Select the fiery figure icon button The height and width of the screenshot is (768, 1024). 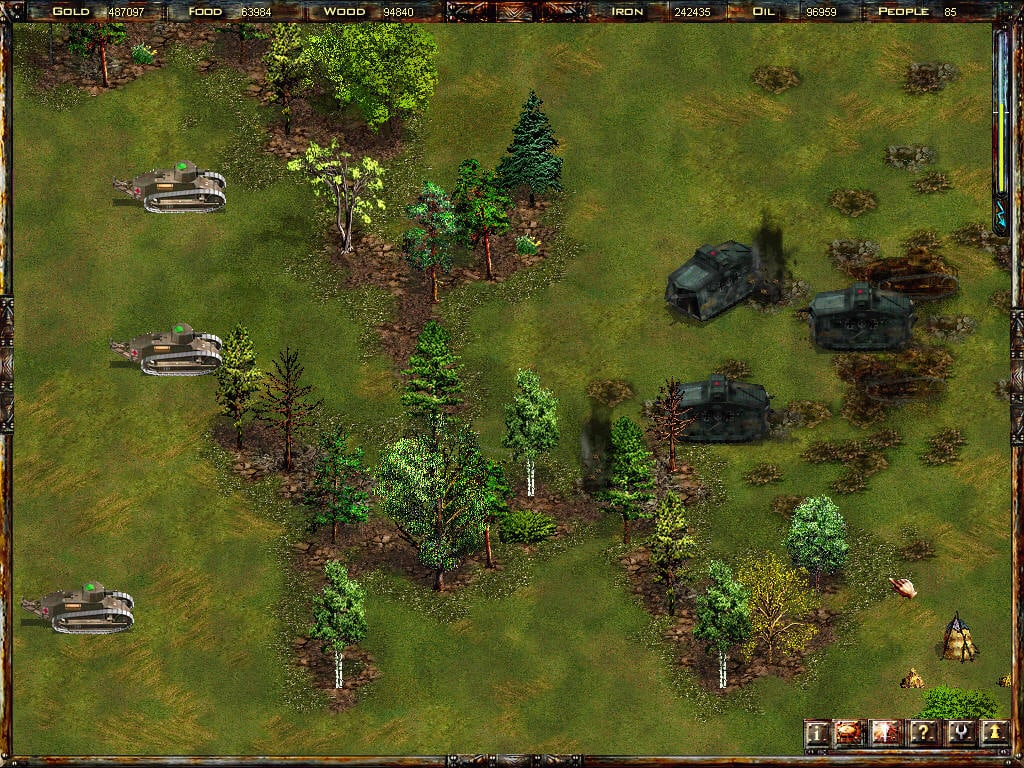886,734
